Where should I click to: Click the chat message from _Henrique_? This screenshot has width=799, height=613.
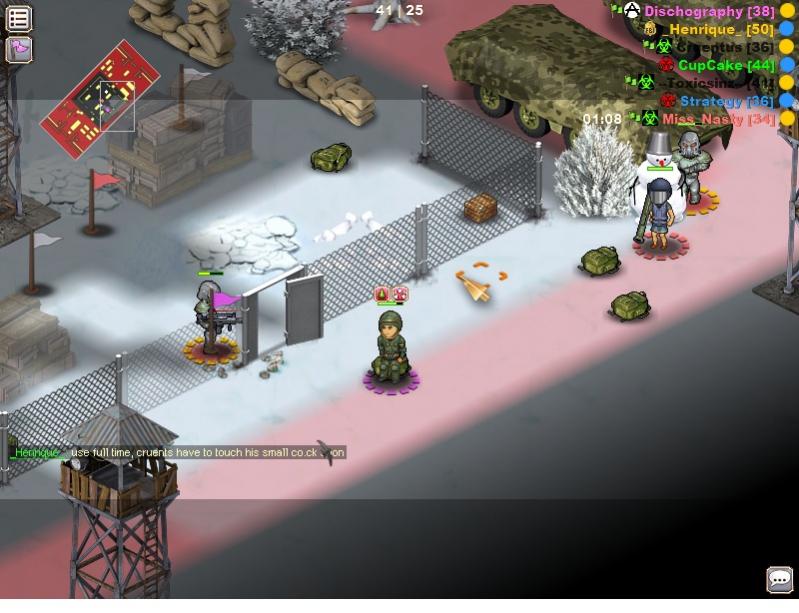click(x=178, y=453)
